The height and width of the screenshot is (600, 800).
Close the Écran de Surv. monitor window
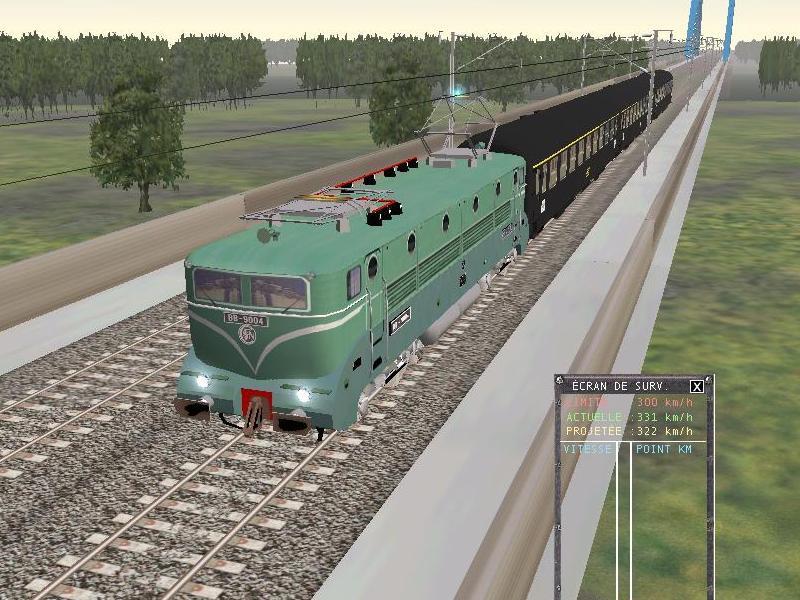pyautogui.click(x=697, y=386)
